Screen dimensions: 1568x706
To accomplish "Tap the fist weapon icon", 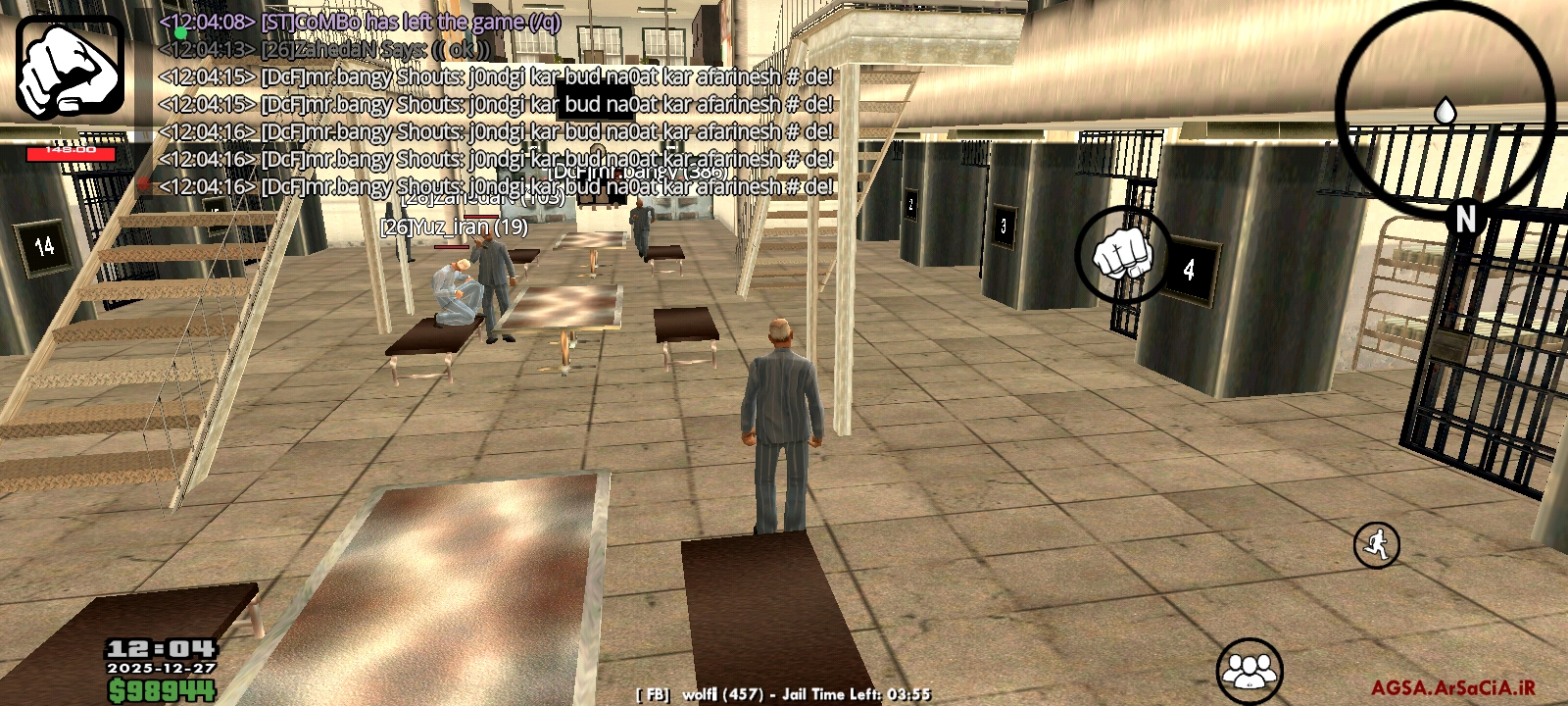I will click(x=70, y=69).
